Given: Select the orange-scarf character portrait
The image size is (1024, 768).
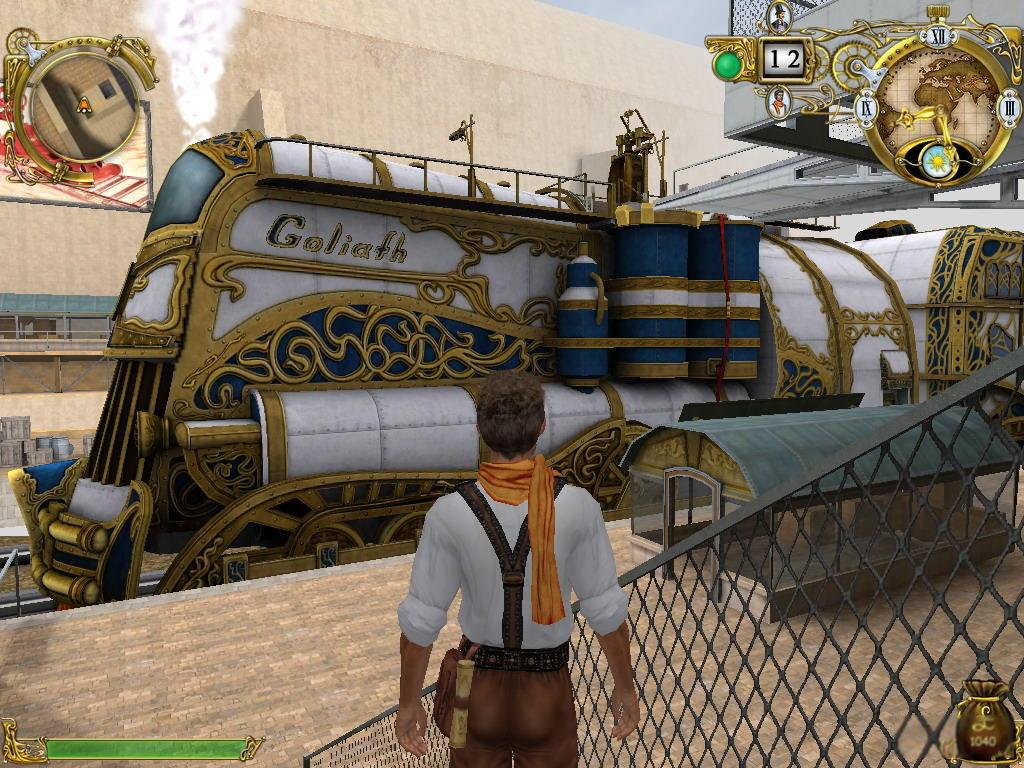Looking at the screenshot, I should pyautogui.click(x=779, y=102).
